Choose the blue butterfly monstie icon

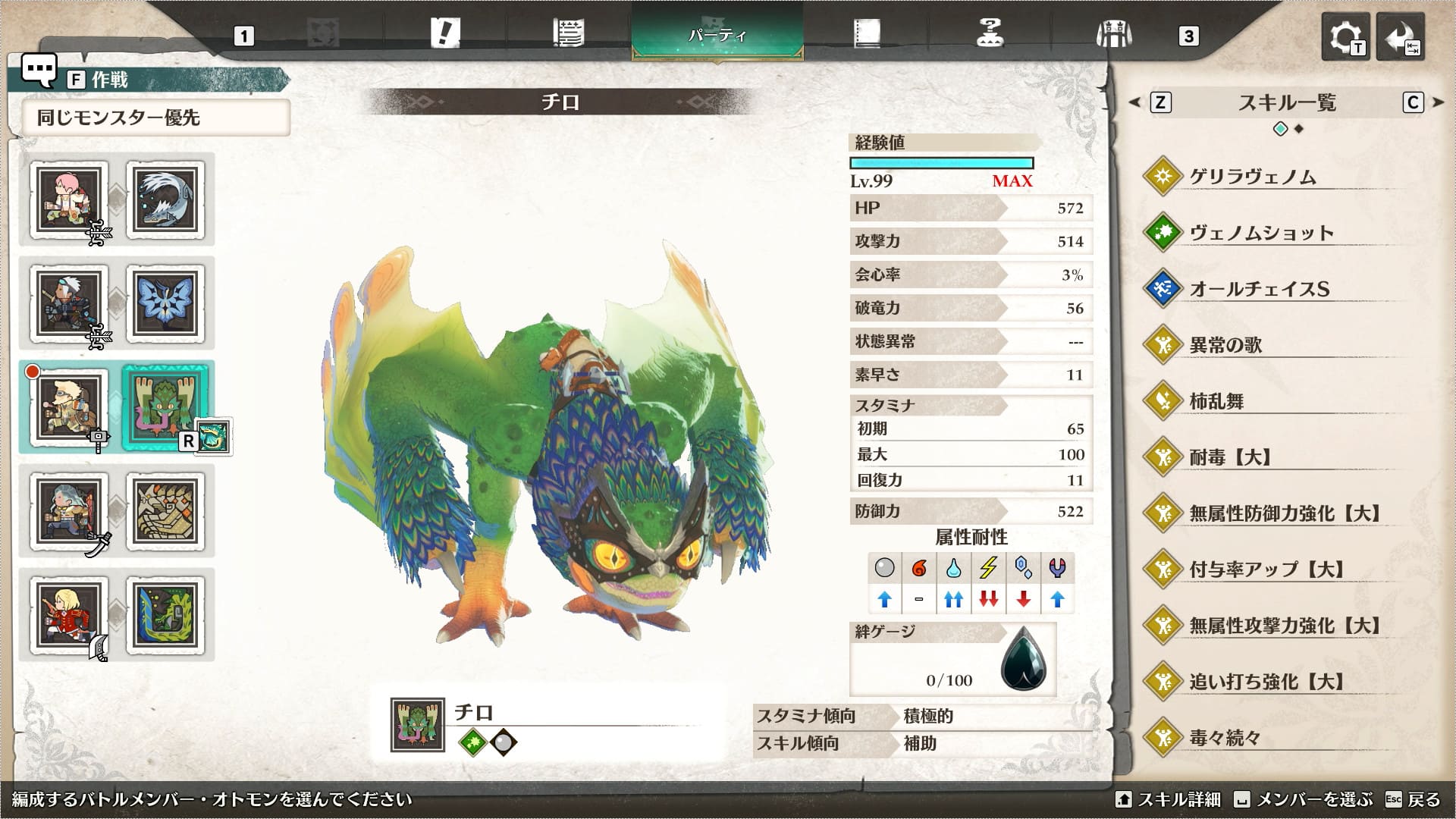(x=165, y=303)
